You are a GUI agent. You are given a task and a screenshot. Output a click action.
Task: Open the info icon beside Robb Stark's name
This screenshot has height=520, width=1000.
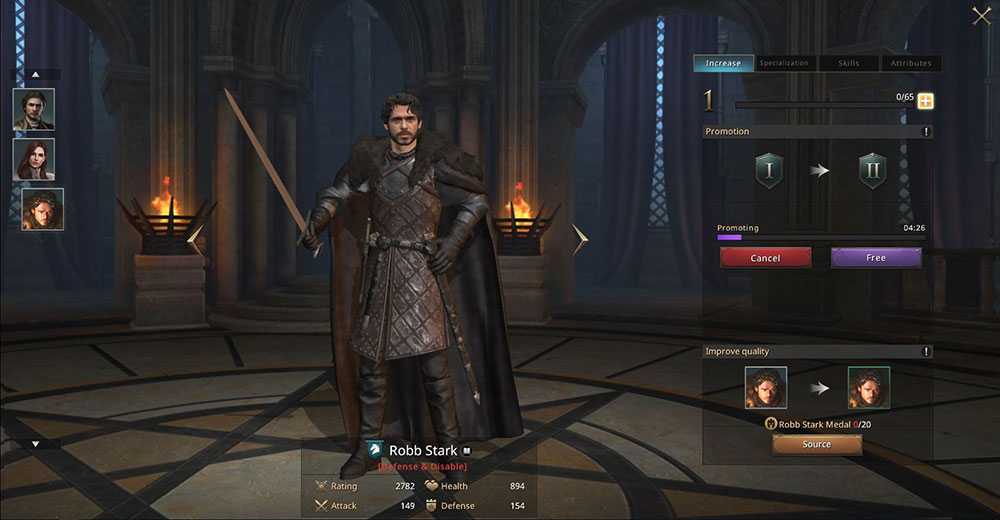click(x=466, y=451)
